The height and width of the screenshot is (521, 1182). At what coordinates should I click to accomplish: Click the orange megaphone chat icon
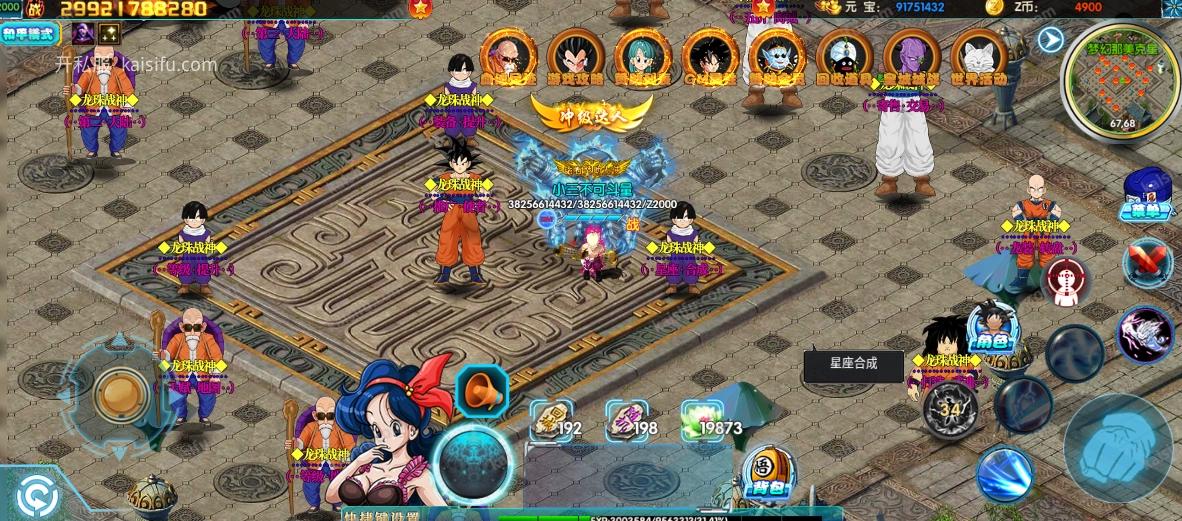pyautogui.click(x=482, y=392)
